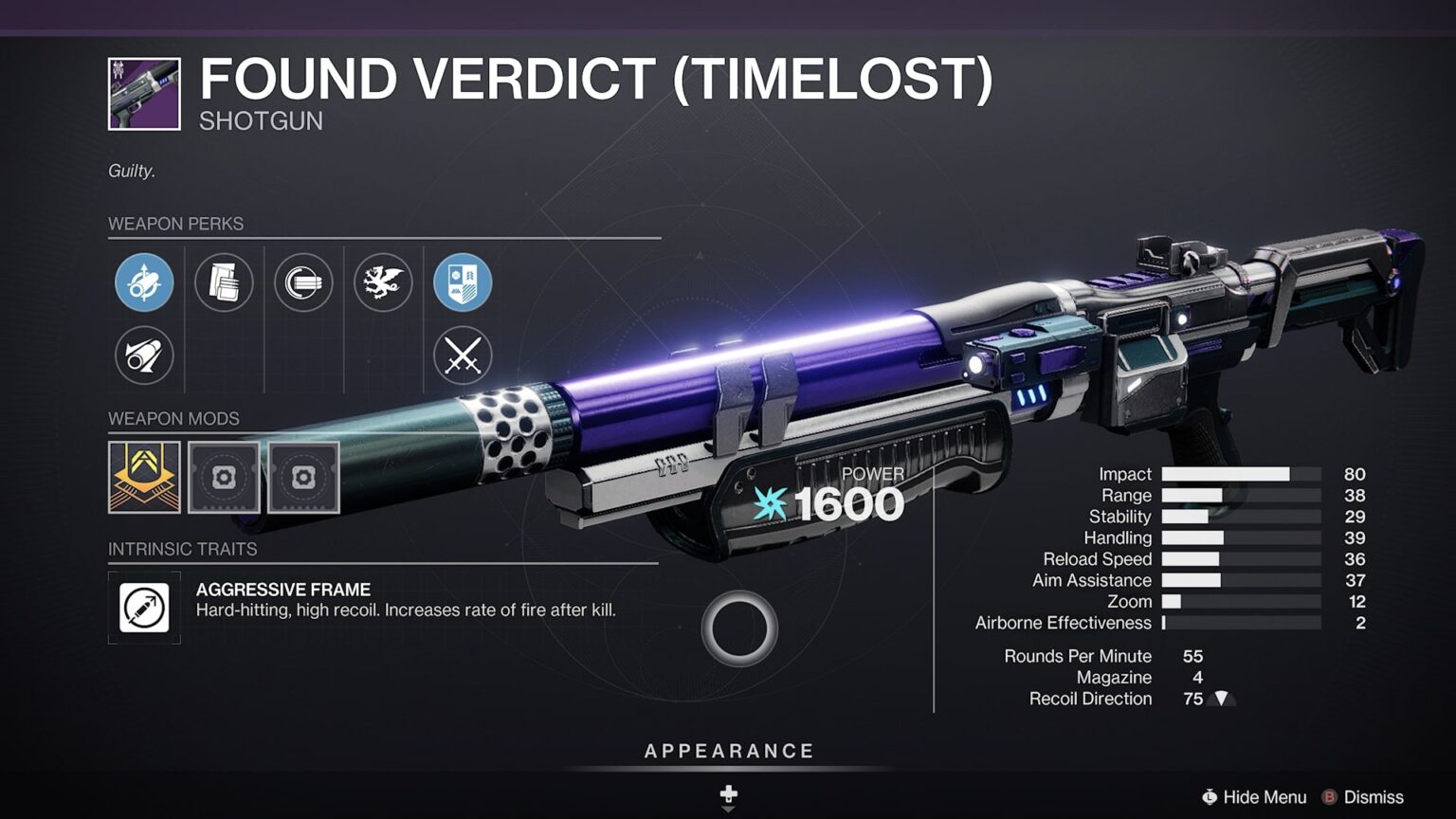The width and height of the screenshot is (1456, 819).
Task: Select the bullet masterwork perk icon
Action: [x=144, y=356]
